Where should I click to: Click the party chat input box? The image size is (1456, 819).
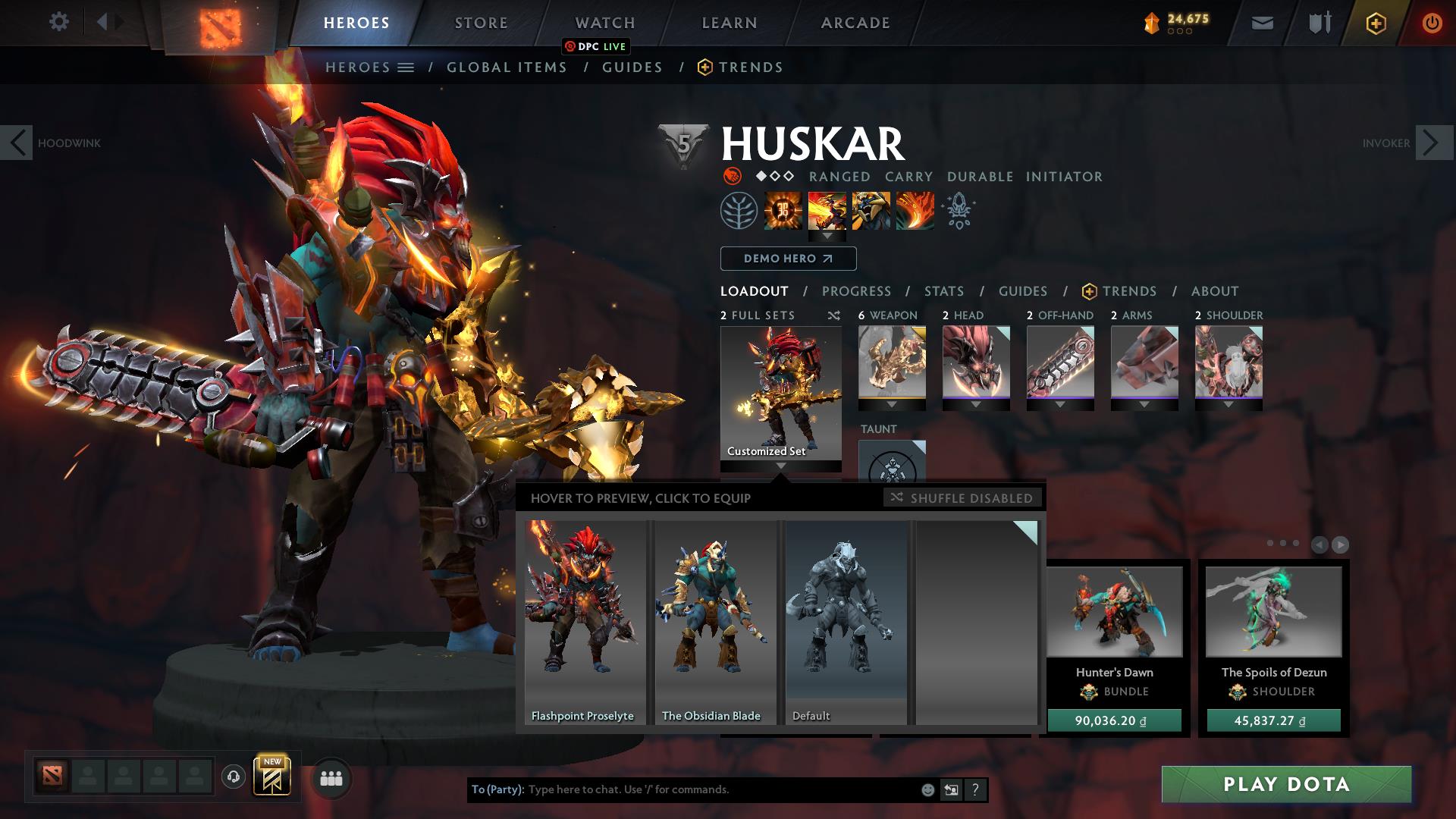pyautogui.click(x=720, y=789)
